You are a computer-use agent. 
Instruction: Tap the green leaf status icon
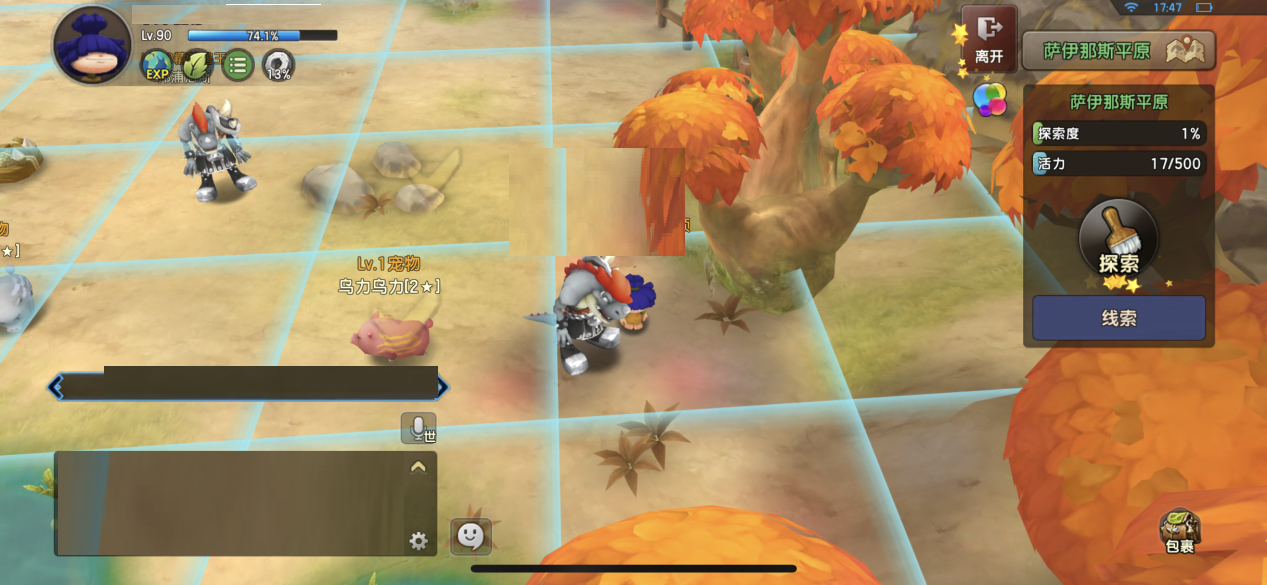click(197, 66)
